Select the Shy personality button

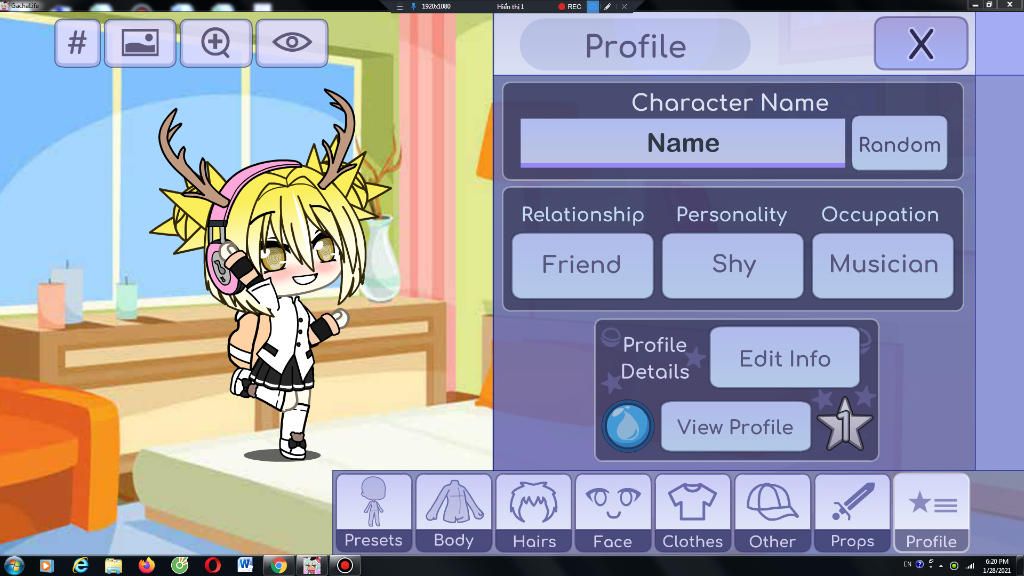733,265
